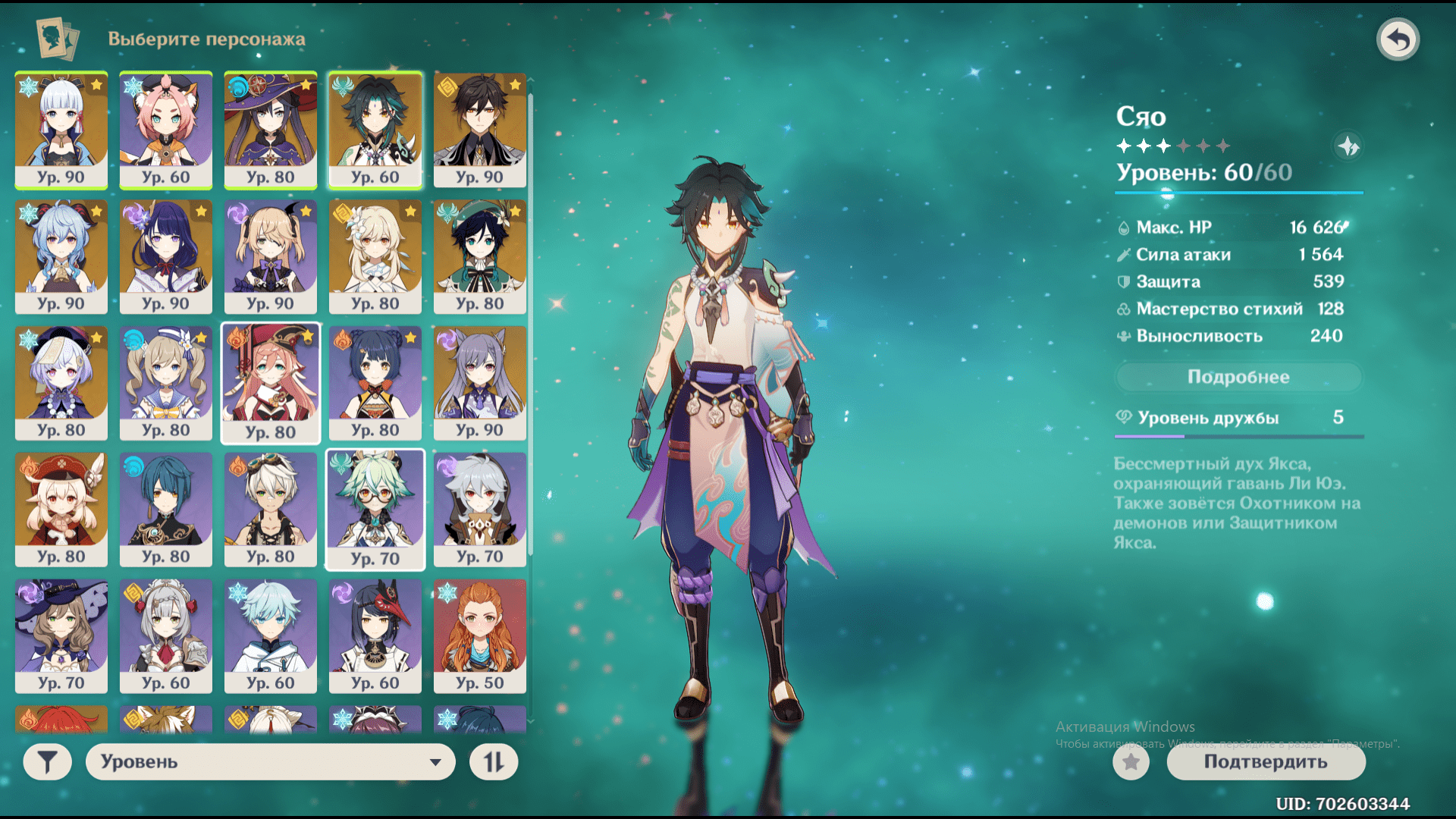Choose Yanfei's level 80 card
The width and height of the screenshot is (1456, 819).
click(271, 383)
